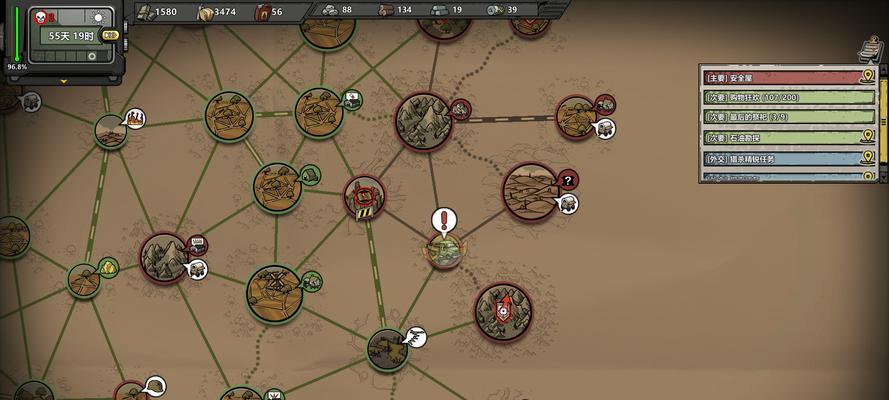Select the exclamation mark map marker
The image size is (889, 400).
[443, 220]
